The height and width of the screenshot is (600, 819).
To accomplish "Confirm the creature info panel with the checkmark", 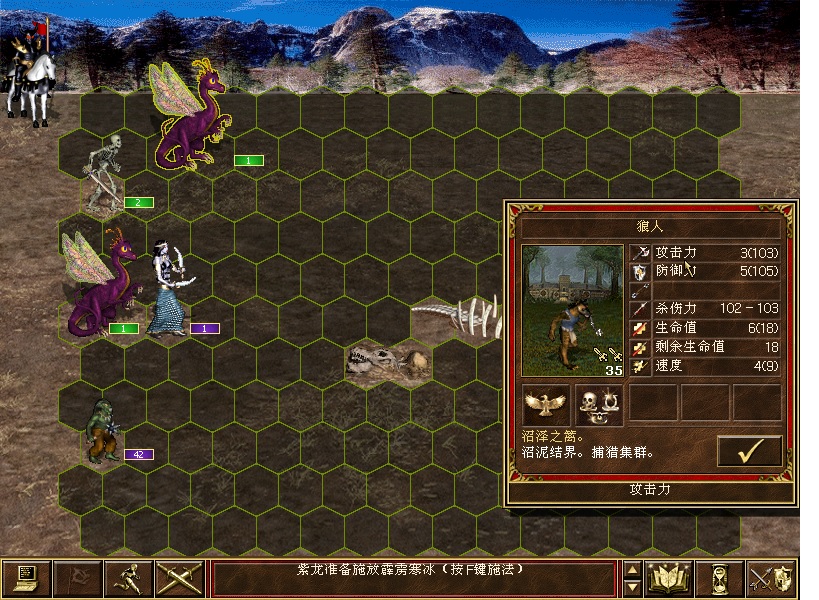I will click(749, 452).
